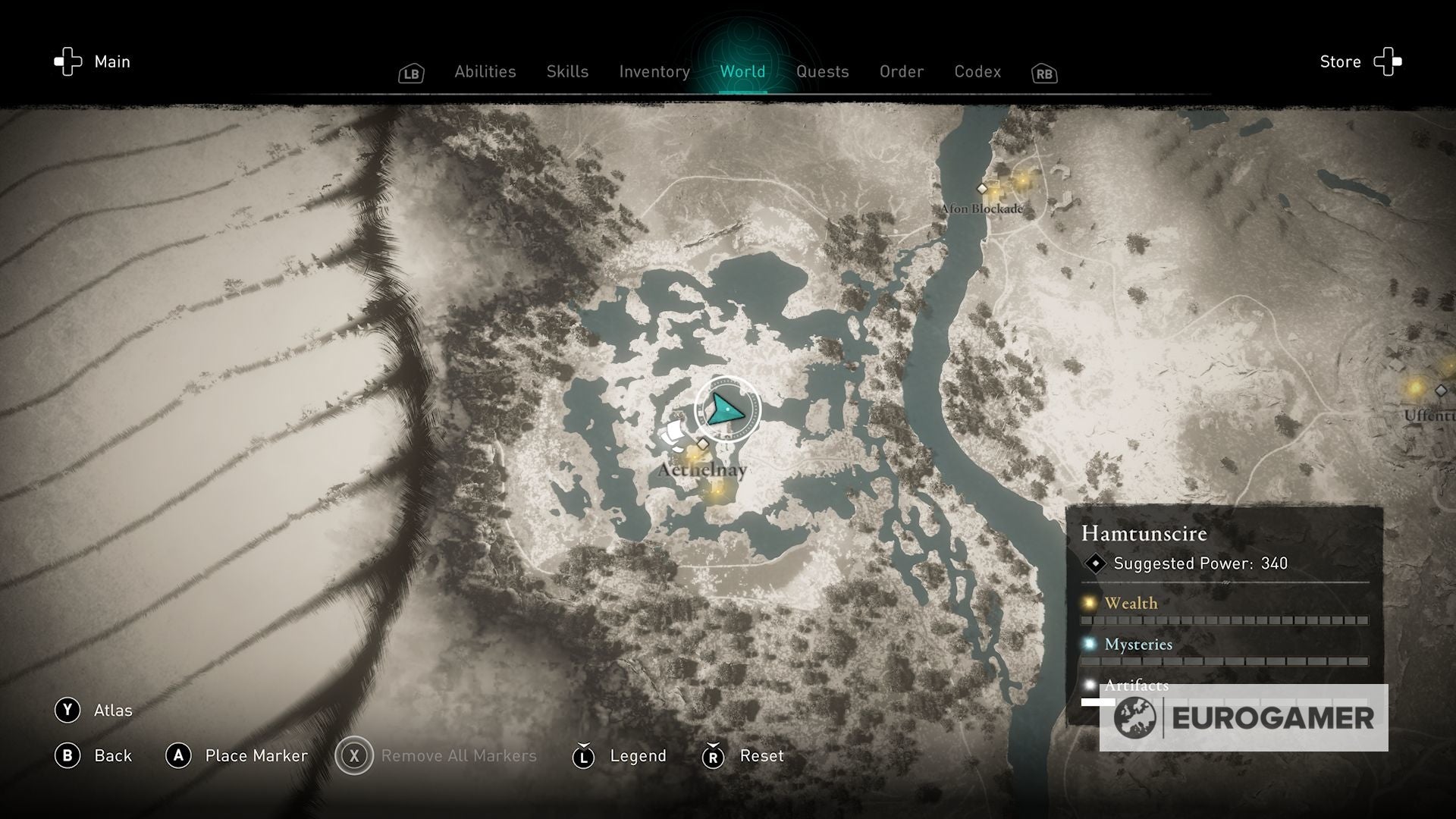This screenshot has height=819, width=1456.
Task: Open the Store
Action: [1360, 61]
